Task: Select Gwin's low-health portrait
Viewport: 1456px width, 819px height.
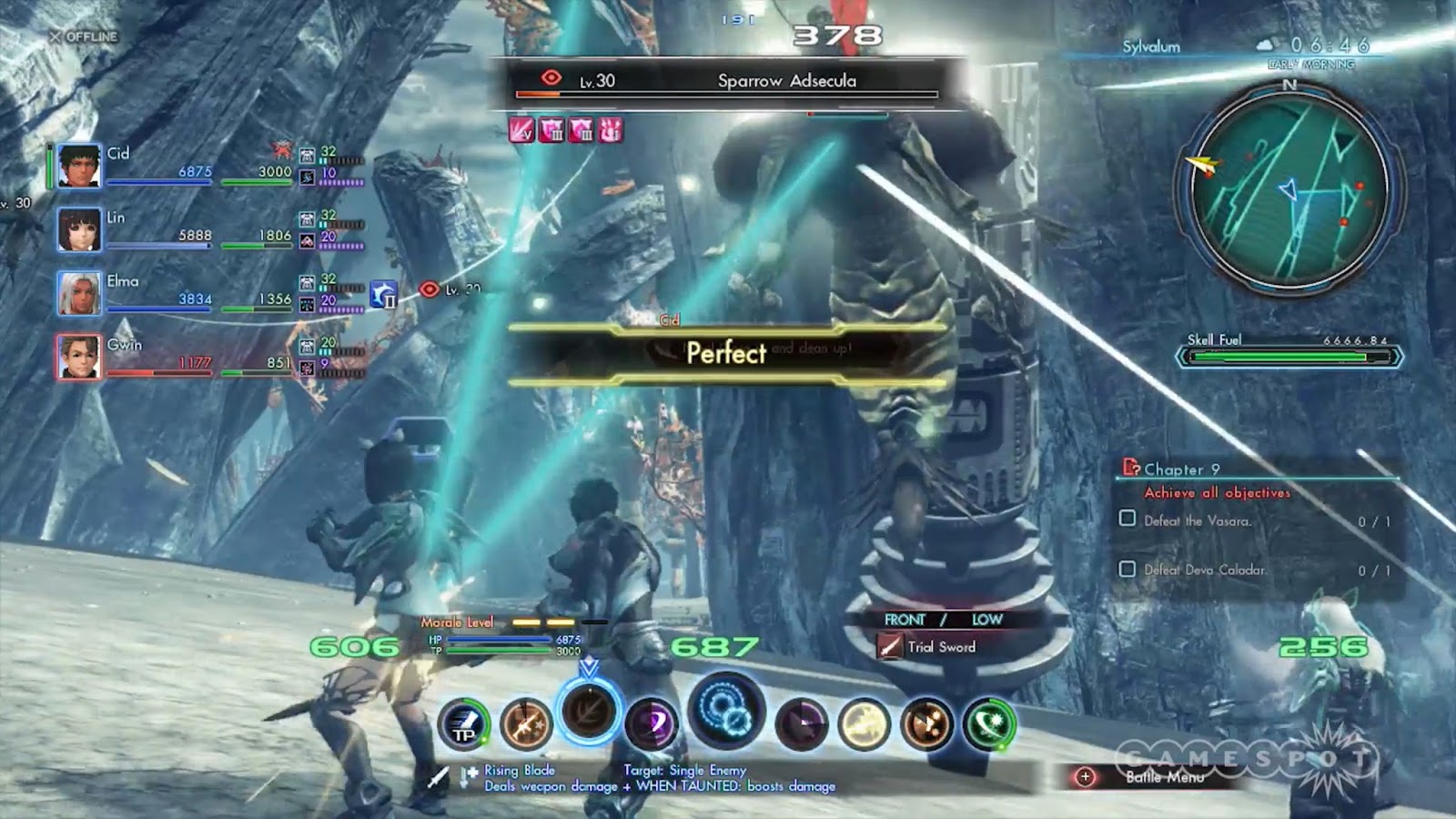Action: pos(79,357)
